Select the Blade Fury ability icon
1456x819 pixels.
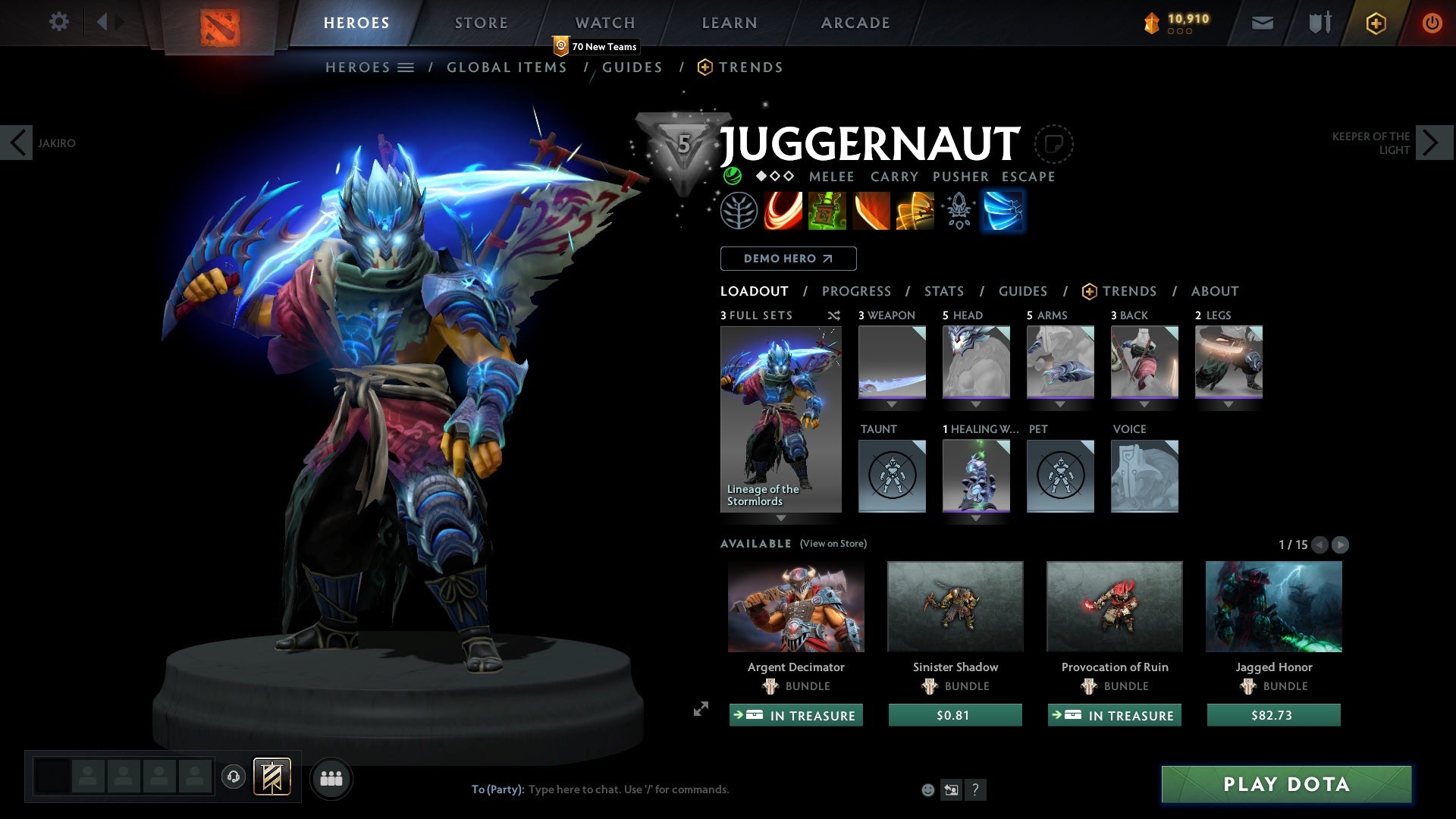coord(782,211)
